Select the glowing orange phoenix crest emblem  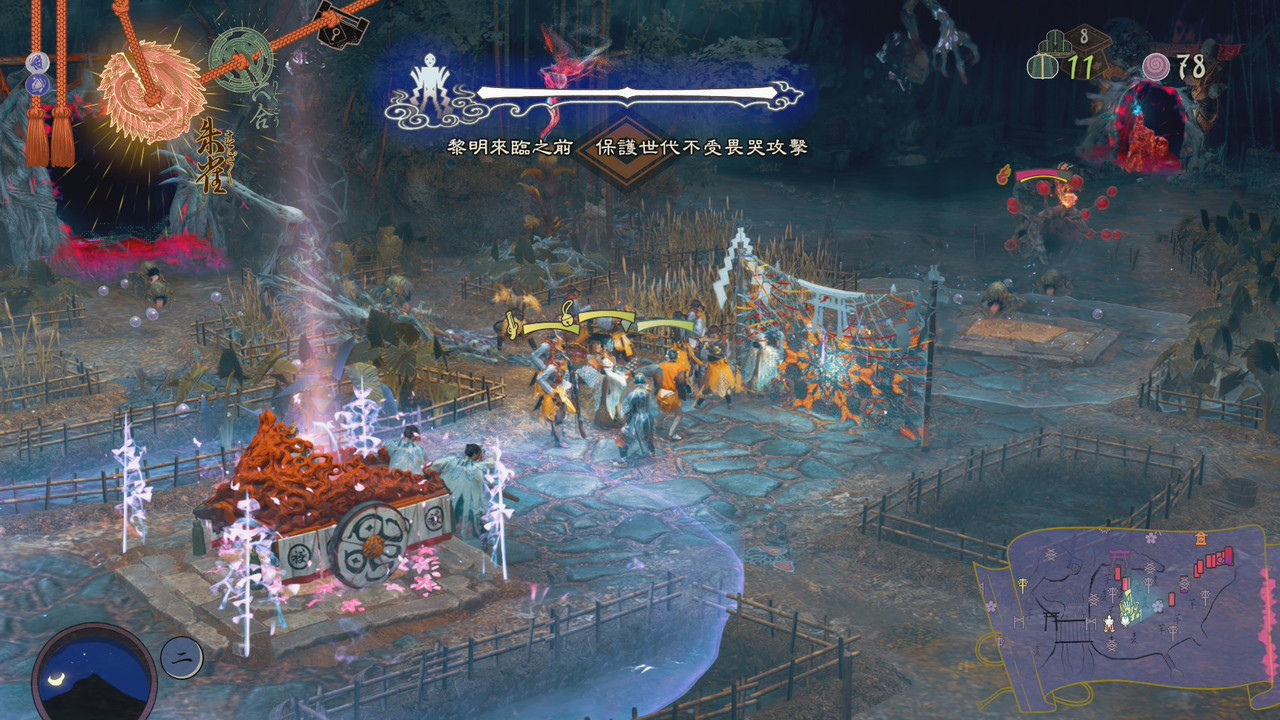tap(151, 92)
